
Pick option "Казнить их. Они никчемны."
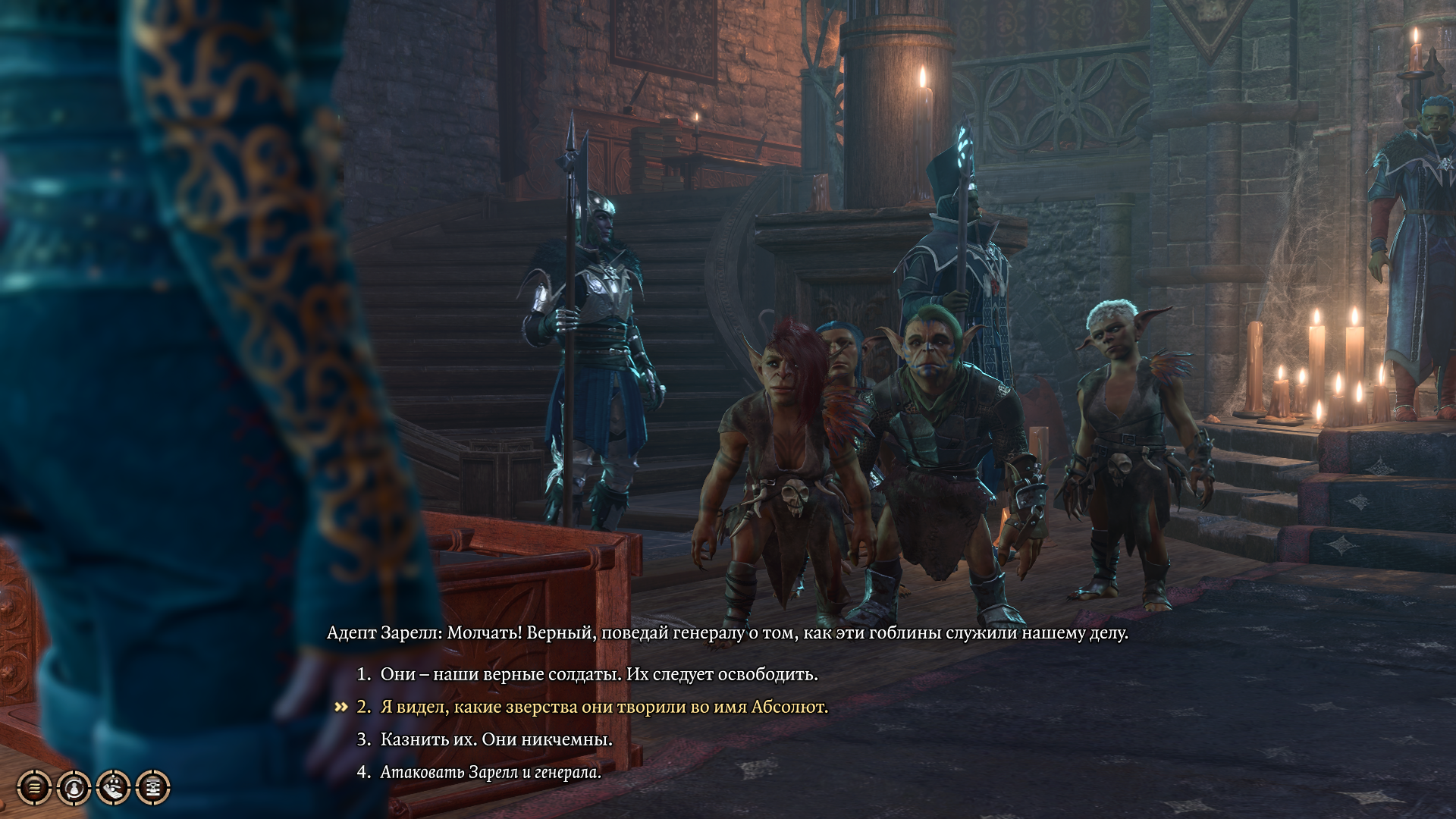pos(496,739)
